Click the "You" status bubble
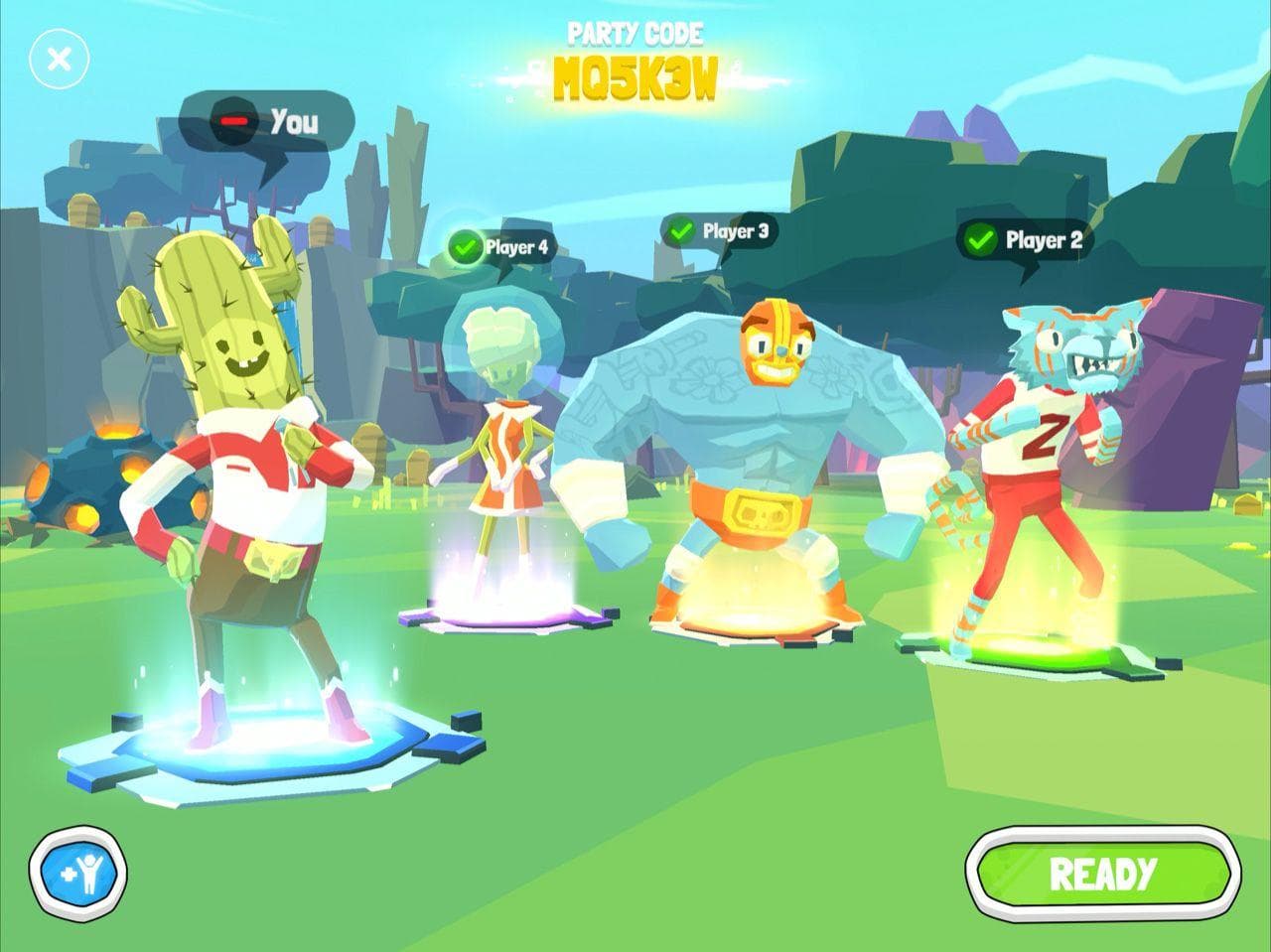This screenshot has height=952, width=1271. point(268,122)
